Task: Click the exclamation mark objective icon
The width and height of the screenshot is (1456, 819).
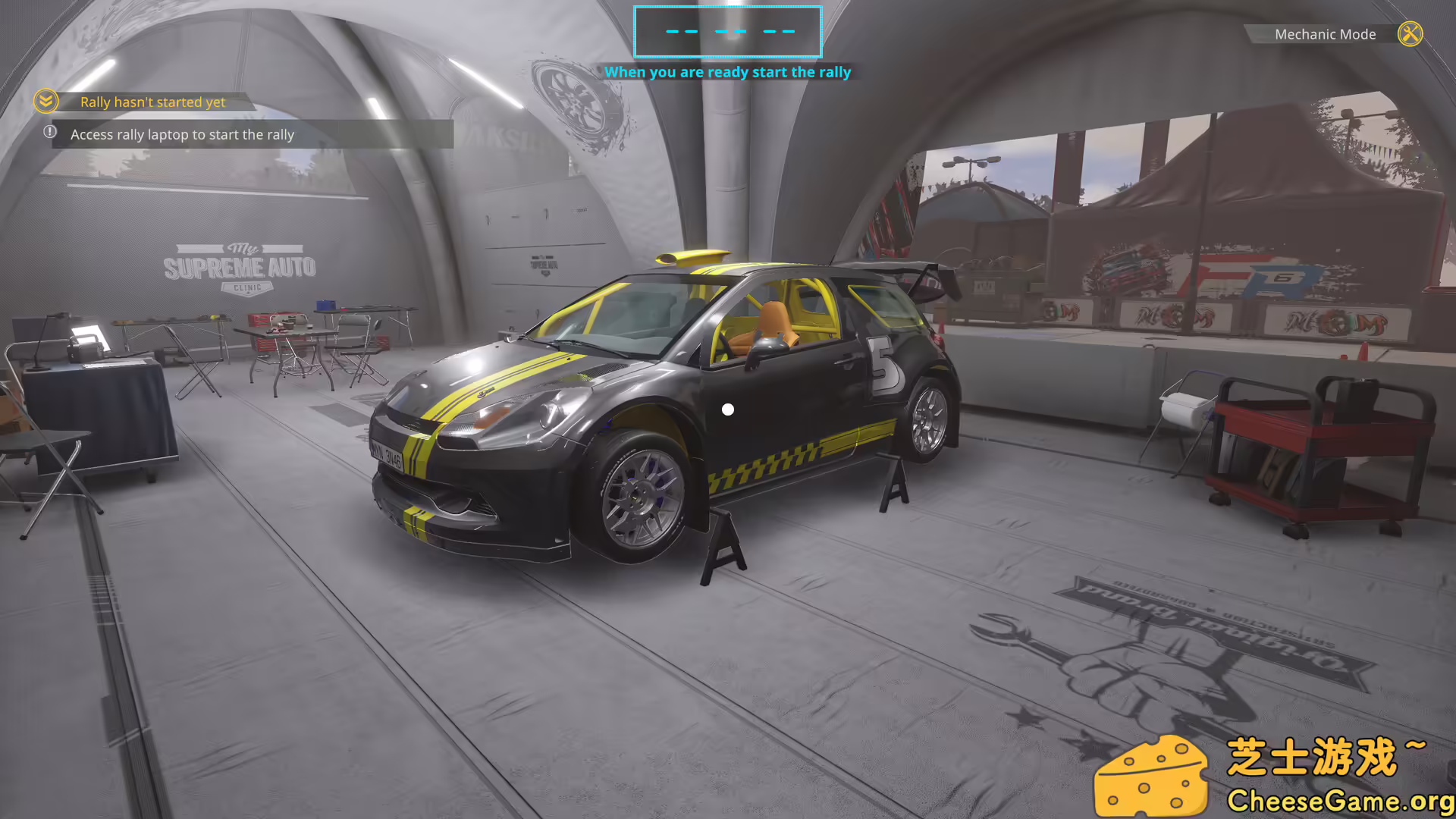Action: point(49,133)
